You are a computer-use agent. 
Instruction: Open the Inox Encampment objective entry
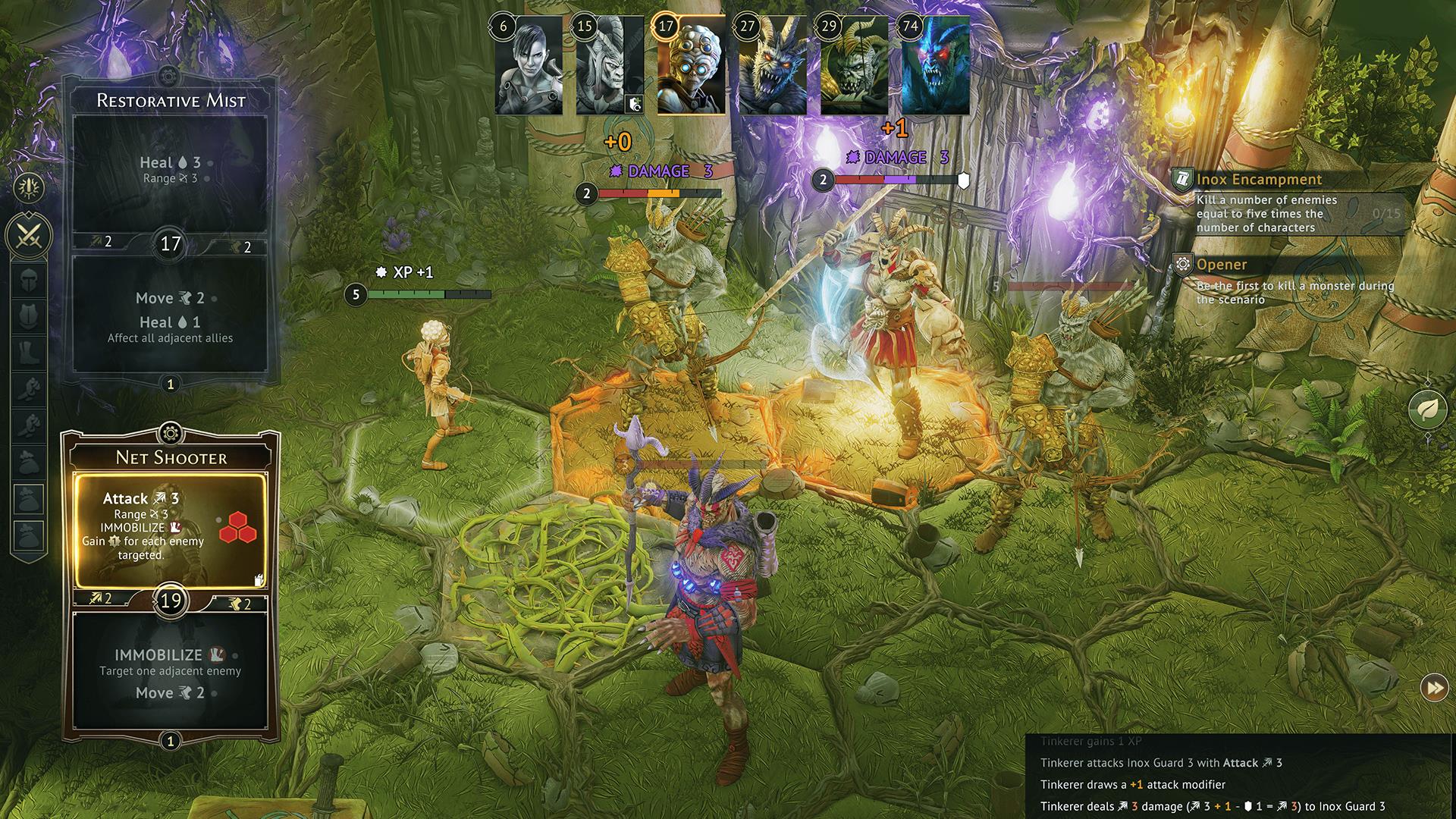1259,180
